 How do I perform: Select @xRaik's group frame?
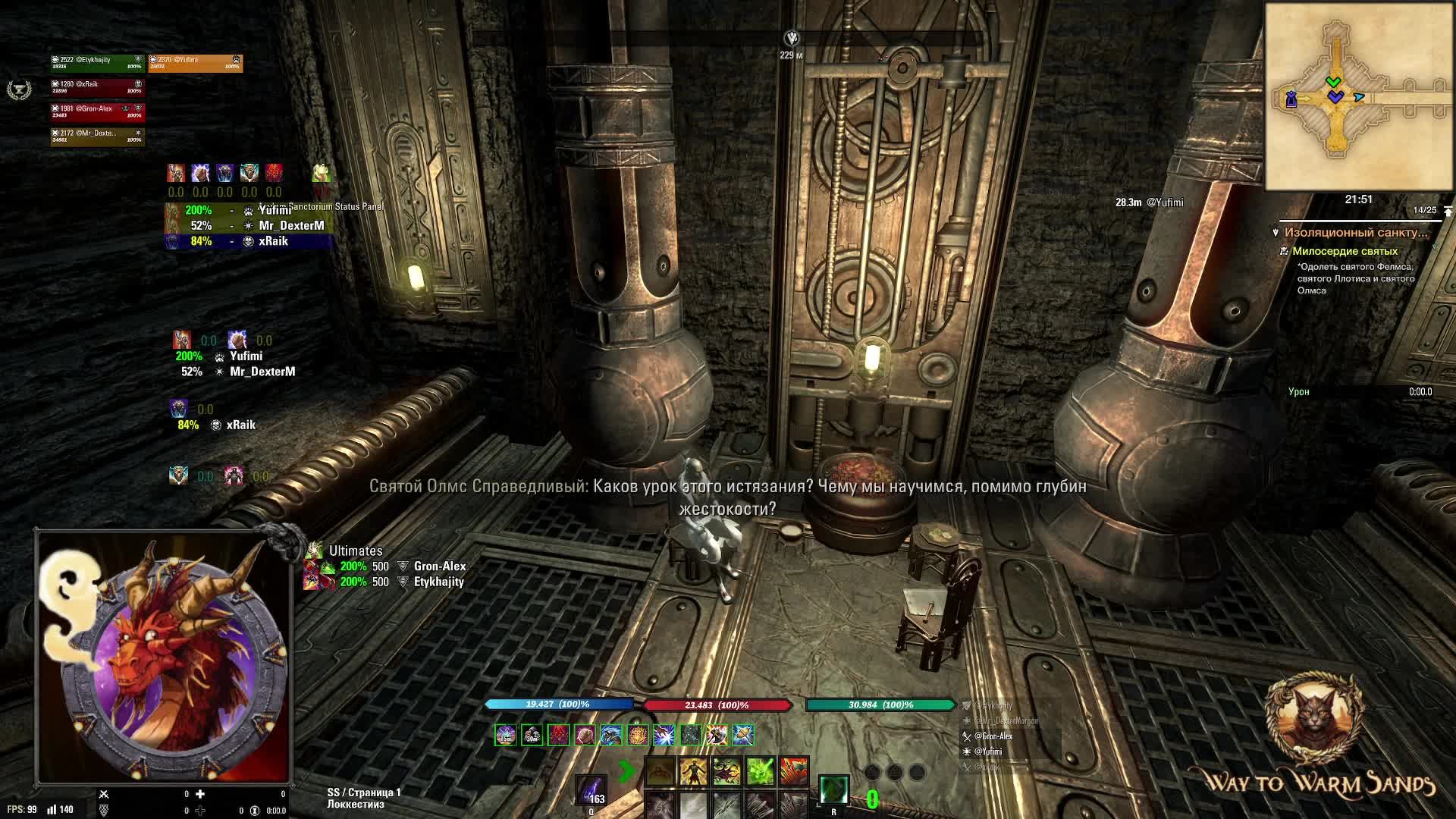[x=96, y=87]
